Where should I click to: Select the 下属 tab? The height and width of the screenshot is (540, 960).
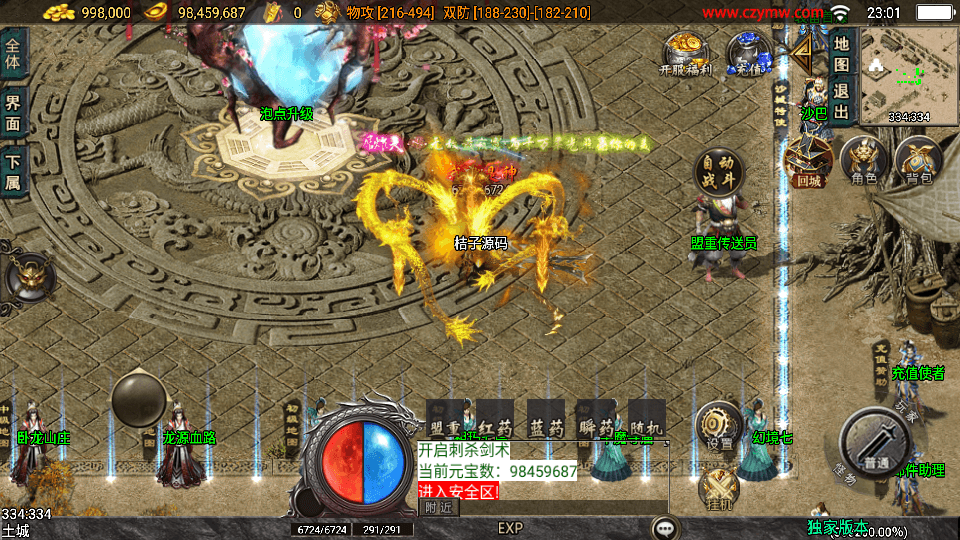[x=13, y=173]
